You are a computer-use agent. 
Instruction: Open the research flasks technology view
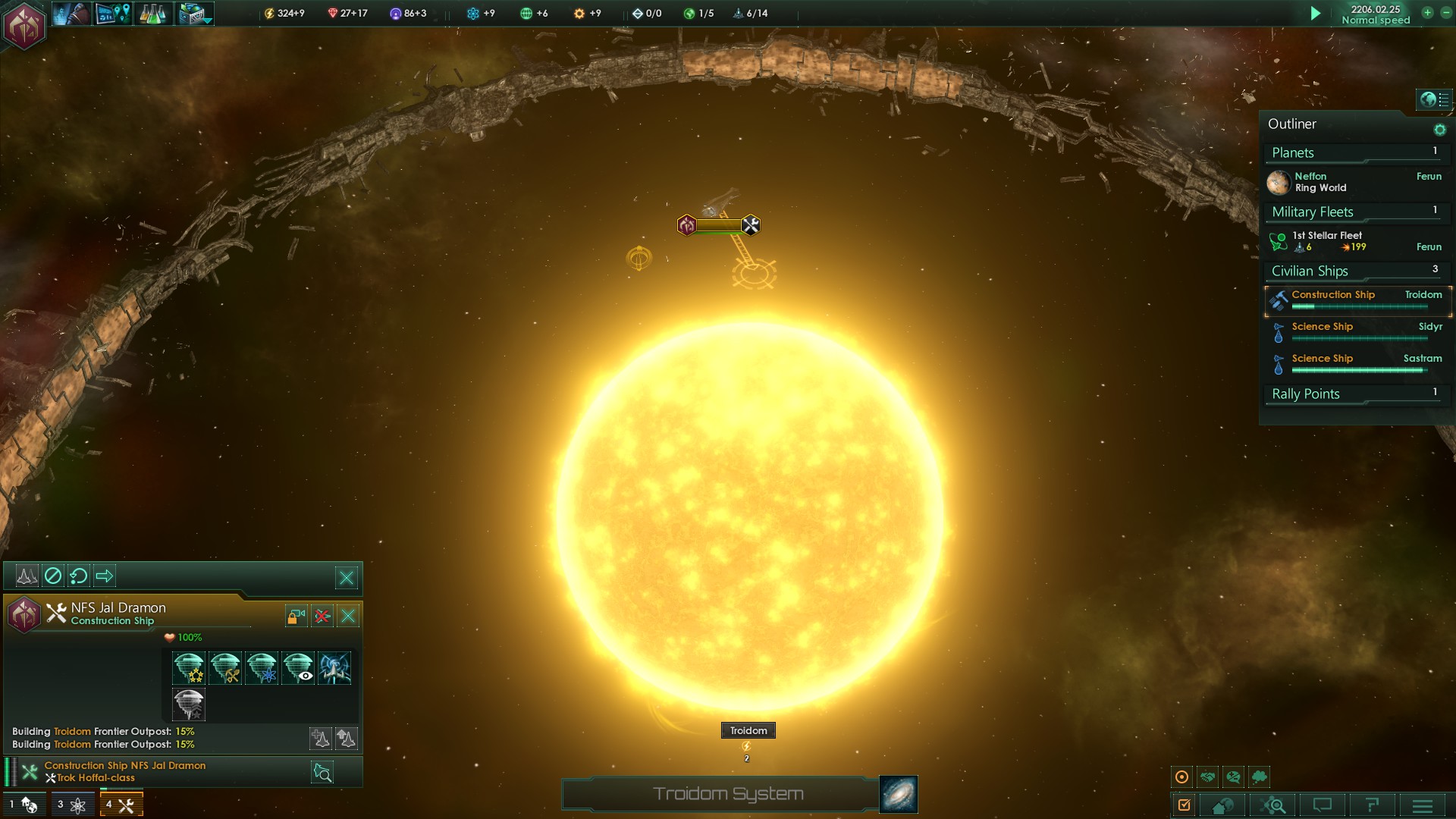point(152,14)
